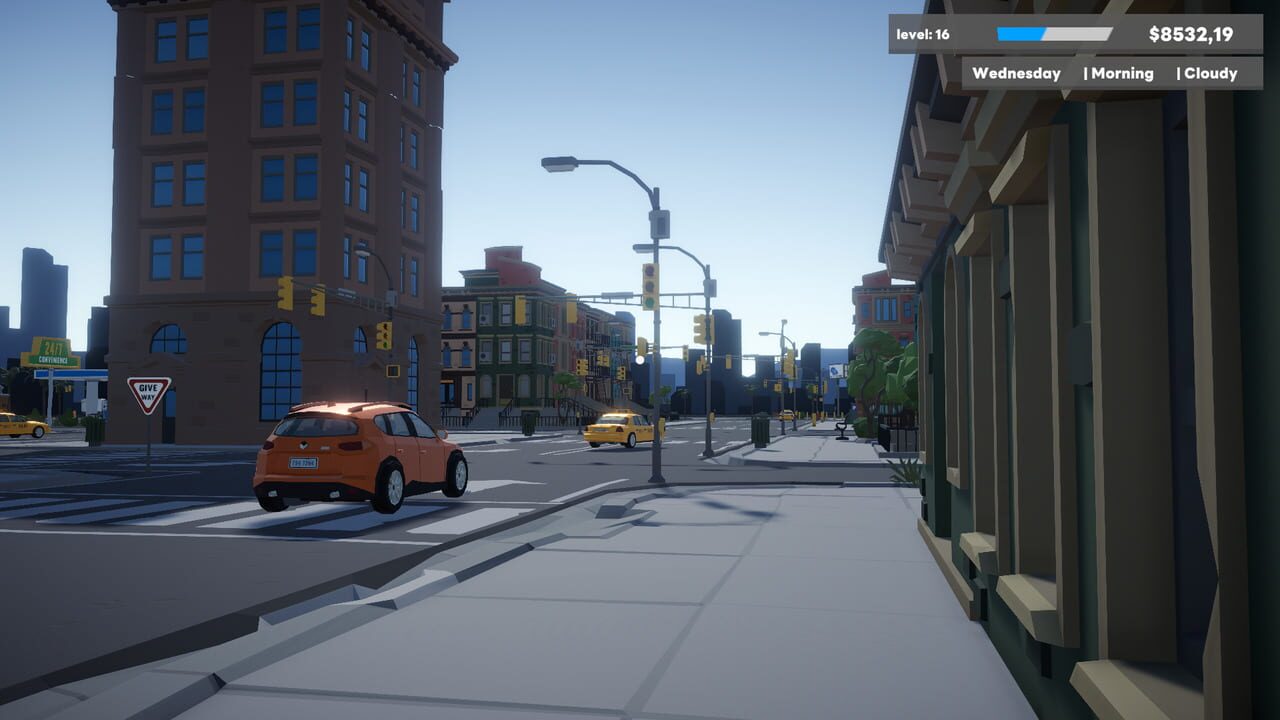Toggle the Cloudy weather indicator
The width and height of the screenshot is (1280, 720).
click(1211, 73)
